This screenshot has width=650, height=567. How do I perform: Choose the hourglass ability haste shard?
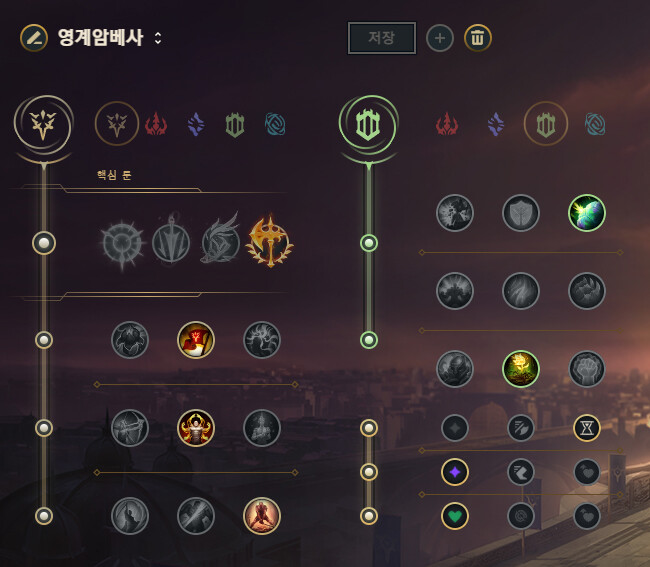(x=587, y=428)
